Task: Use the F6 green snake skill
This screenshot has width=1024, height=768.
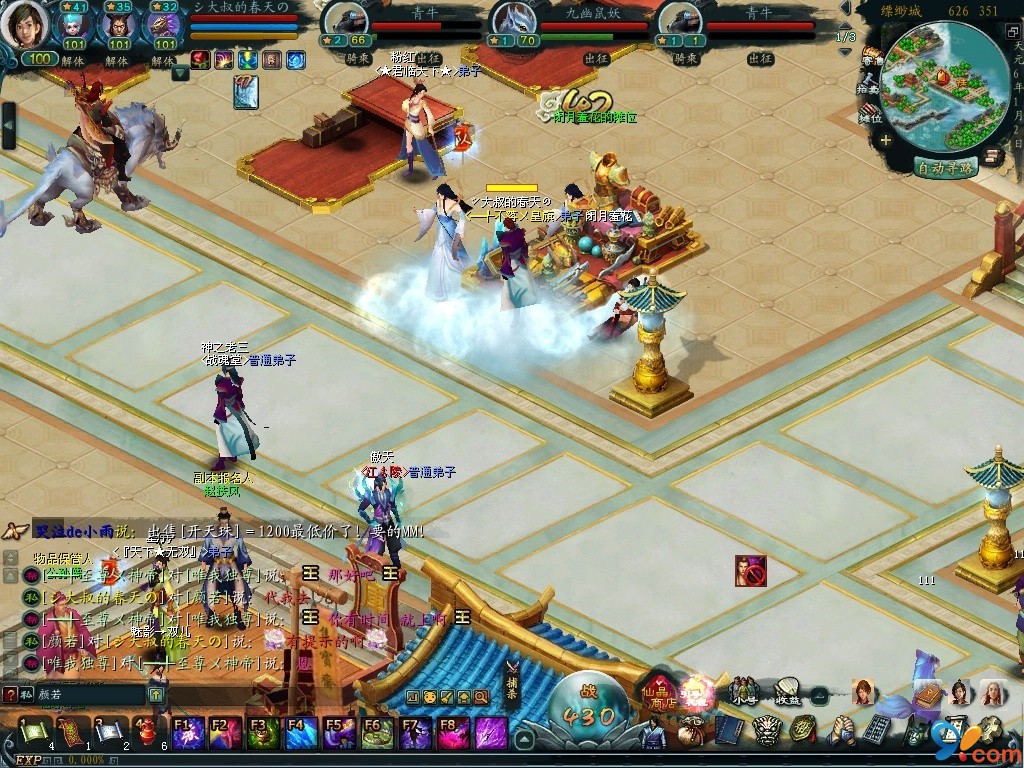Action: (377, 734)
